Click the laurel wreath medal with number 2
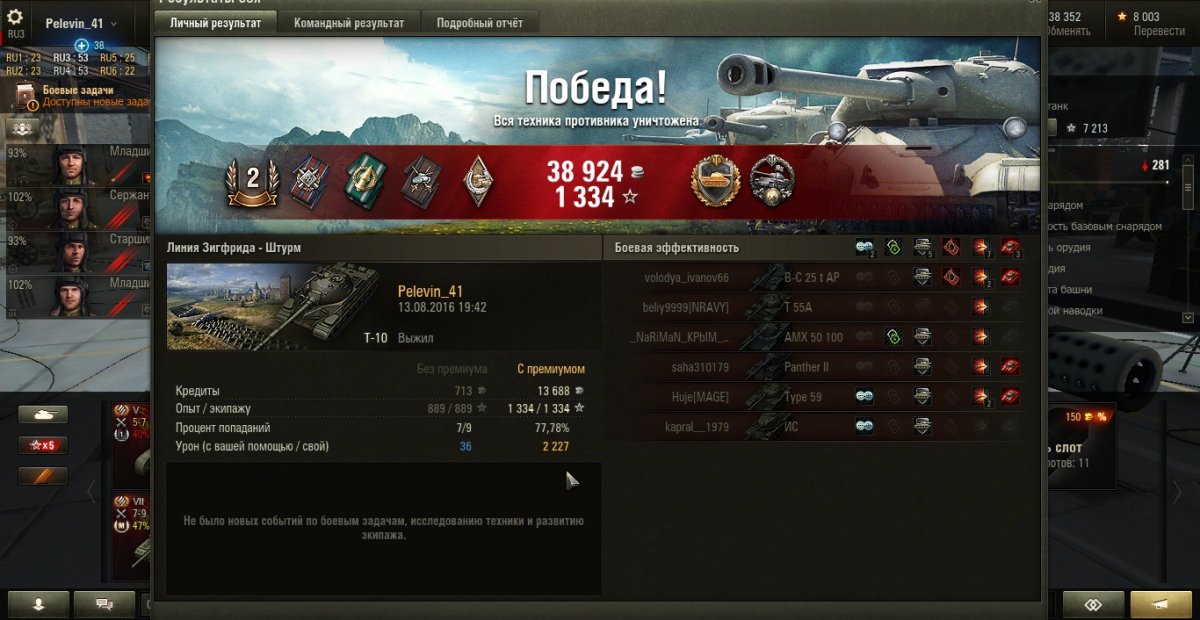Image resolution: width=1200 pixels, height=620 pixels. point(252,180)
